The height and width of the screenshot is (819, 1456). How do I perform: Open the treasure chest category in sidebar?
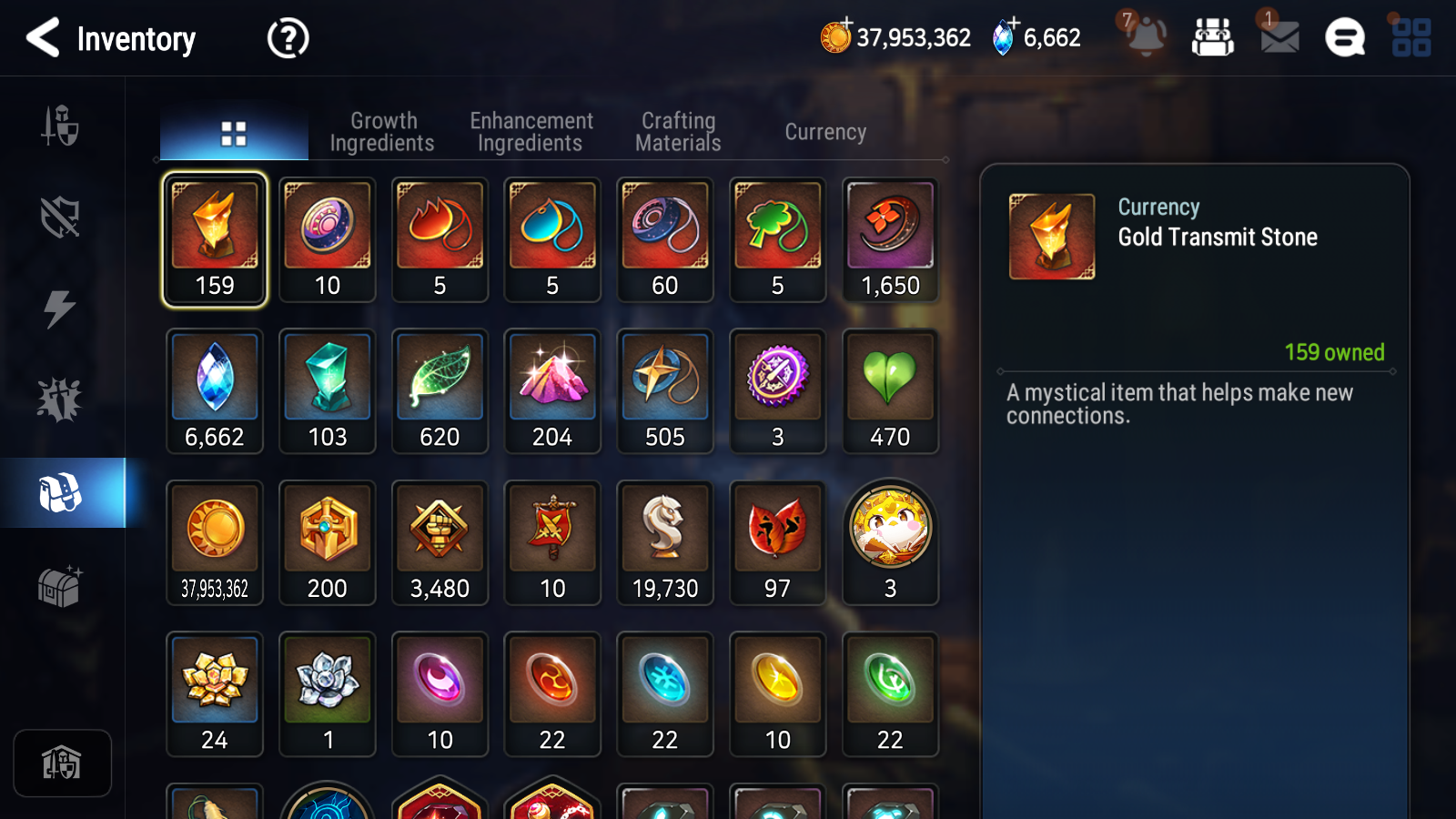[x=60, y=586]
